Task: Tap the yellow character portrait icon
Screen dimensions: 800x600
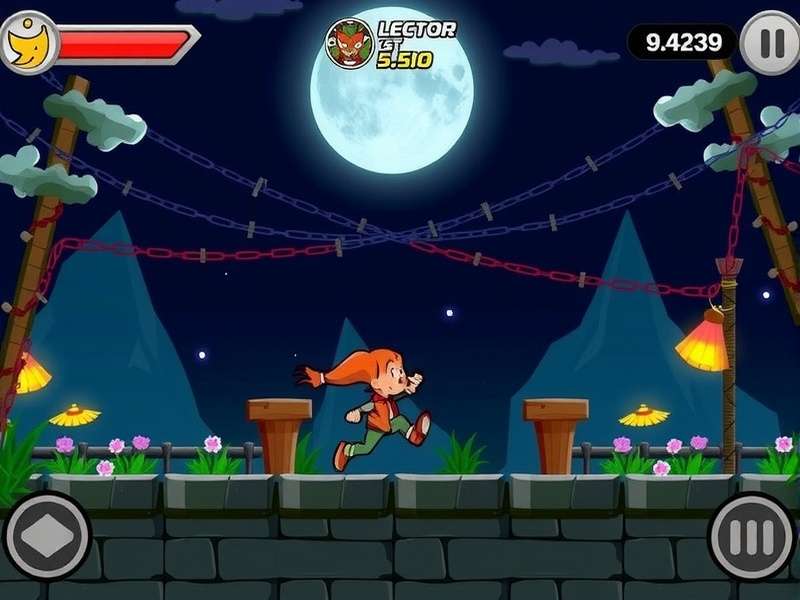Action: (x=28, y=42)
